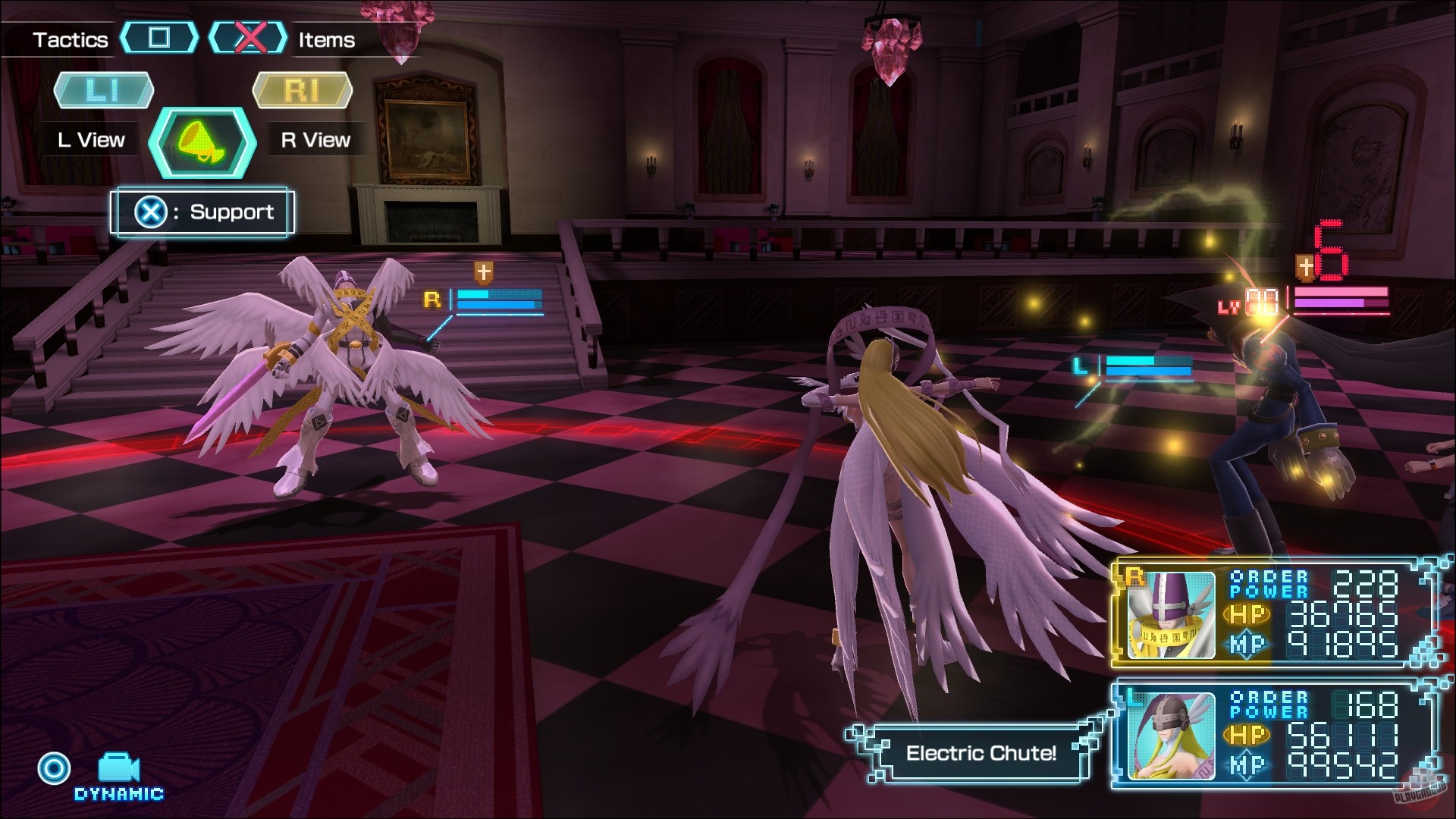Toggle the X Support command prompt

[x=200, y=212]
